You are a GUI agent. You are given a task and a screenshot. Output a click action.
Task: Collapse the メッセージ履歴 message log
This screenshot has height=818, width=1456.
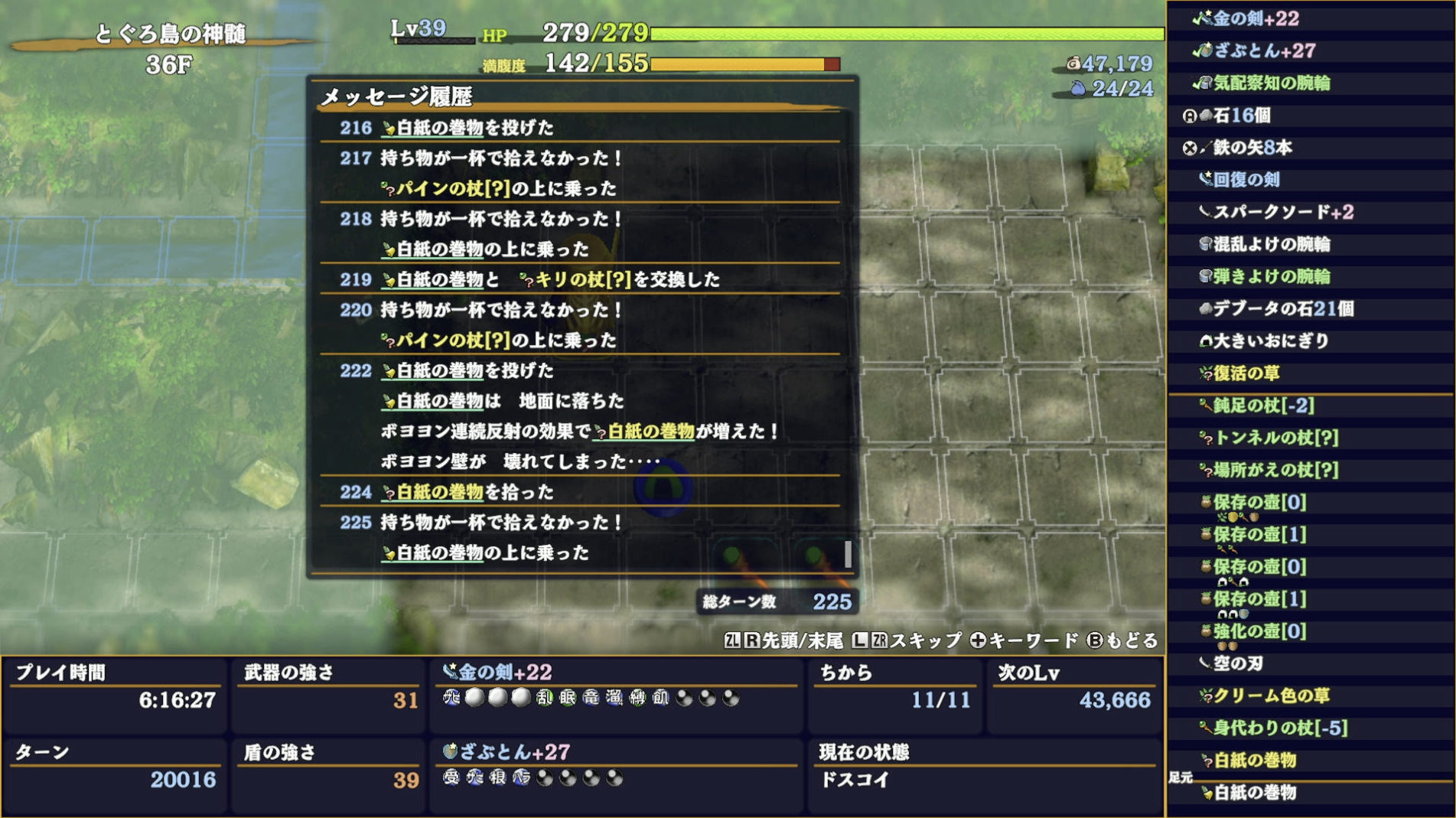click(x=398, y=96)
